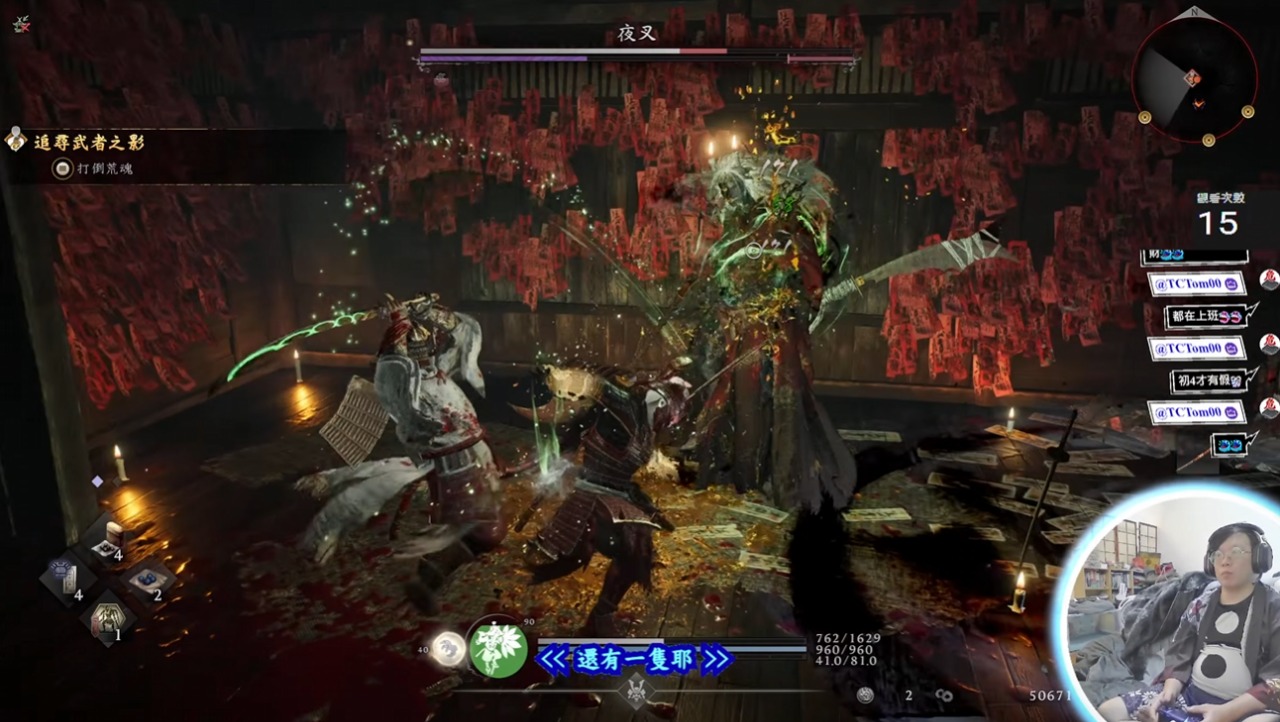Select the bottom hexagonal shortcut item
1280x722 pixels.
tap(107, 620)
